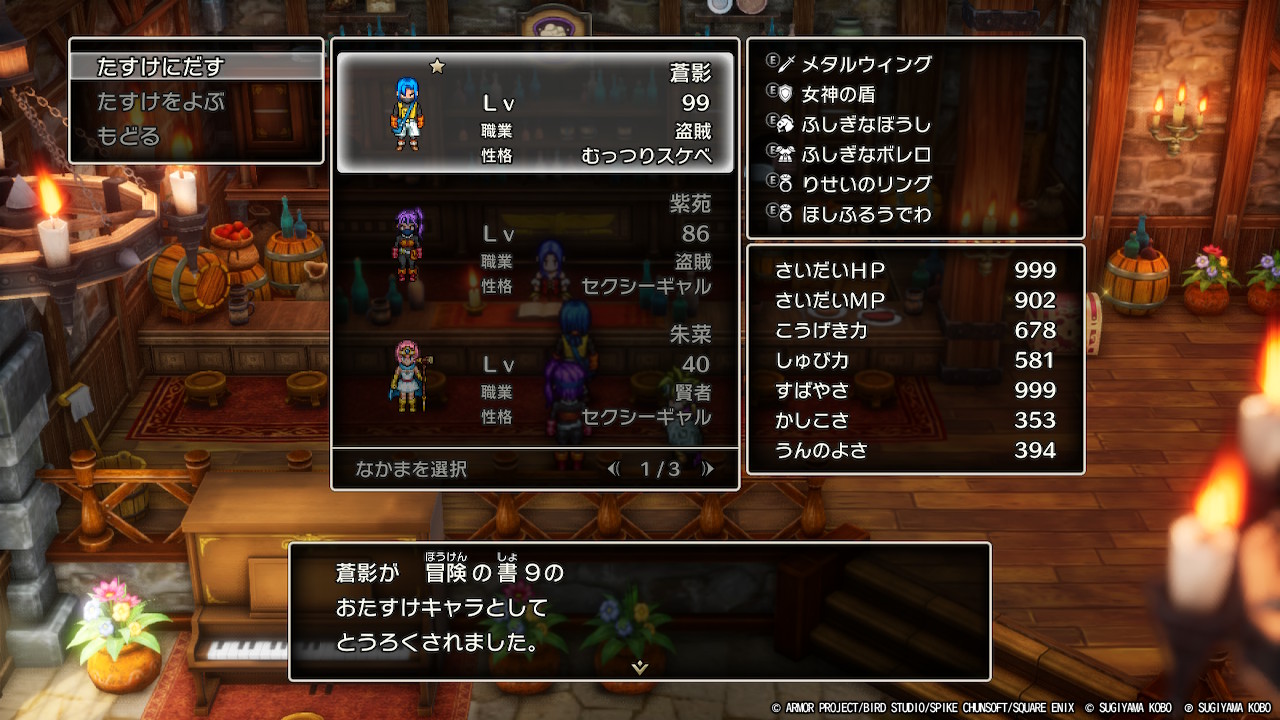1280x720 pixels.
Task: Select the りせいのリング ring icon
Action: pyautogui.click(x=786, y=182)
